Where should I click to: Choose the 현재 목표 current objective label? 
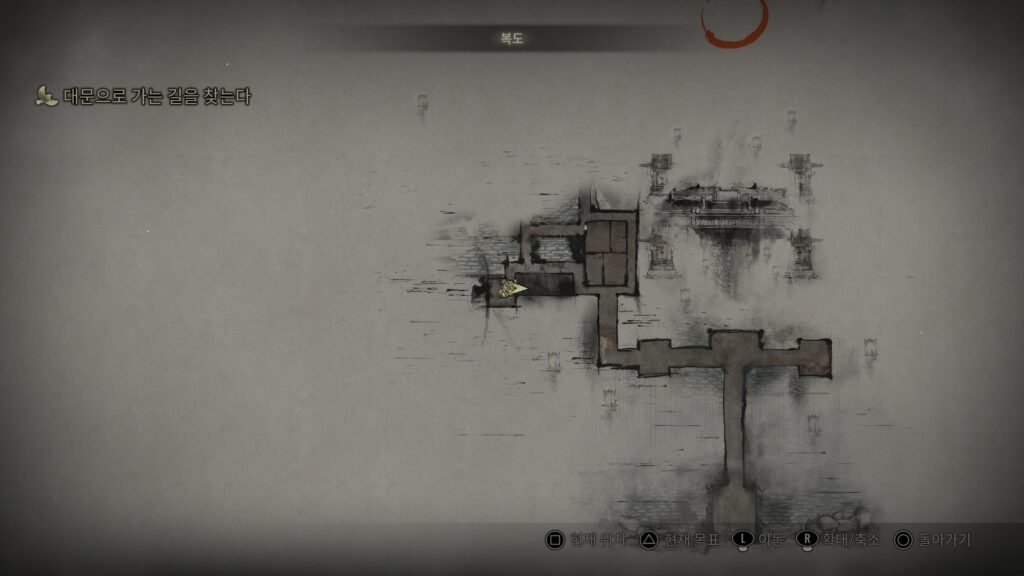point(692,540)
